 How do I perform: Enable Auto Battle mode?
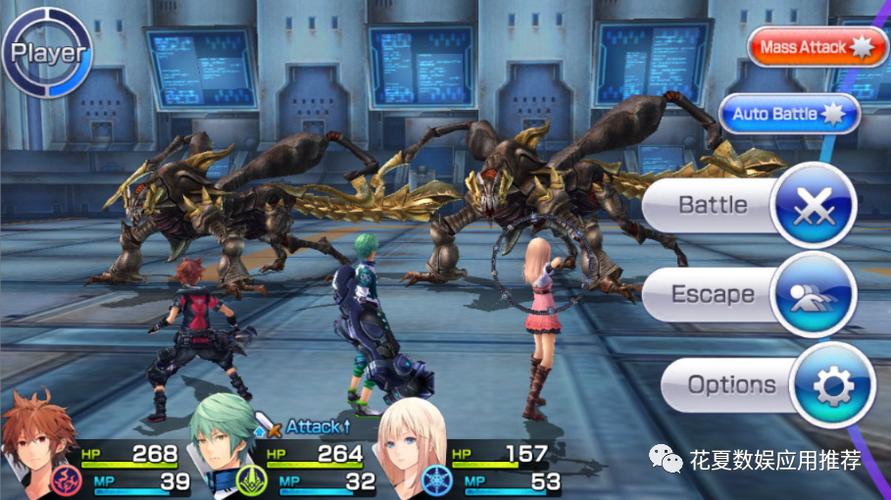click(789, 114)
